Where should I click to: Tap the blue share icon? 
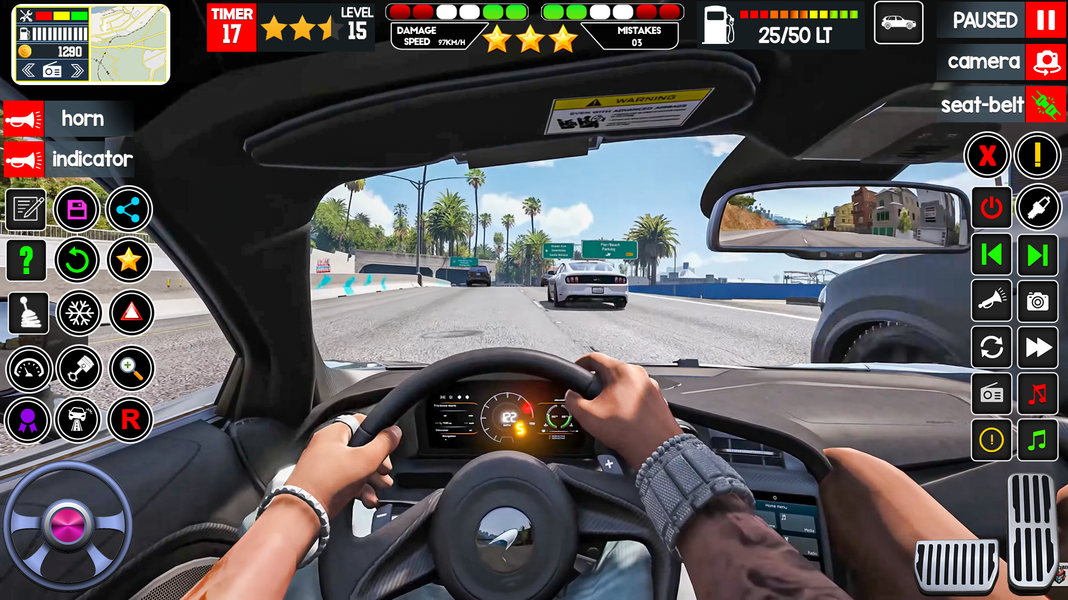point(129,210)
